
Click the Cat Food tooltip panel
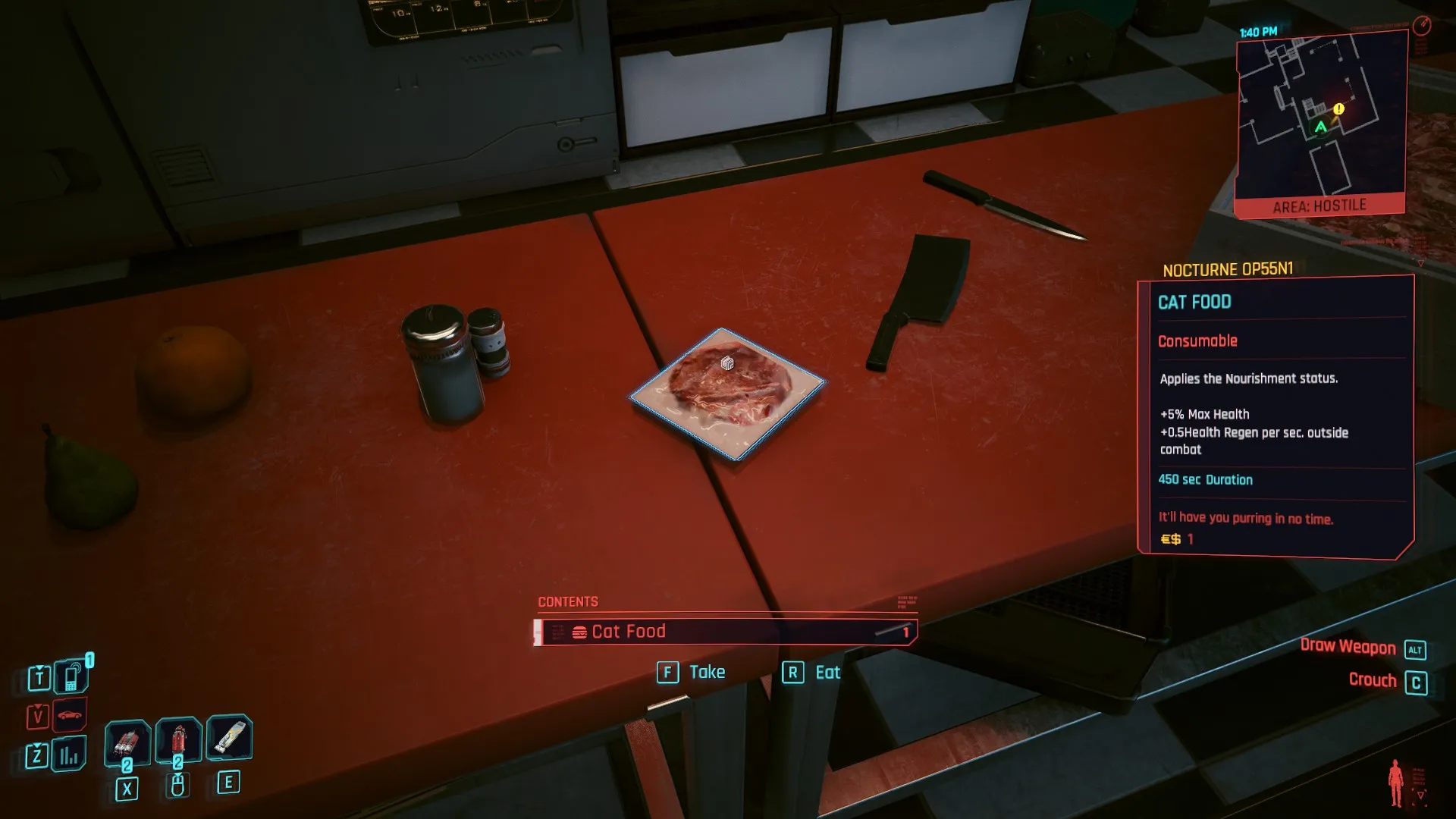coord(1276,417)
